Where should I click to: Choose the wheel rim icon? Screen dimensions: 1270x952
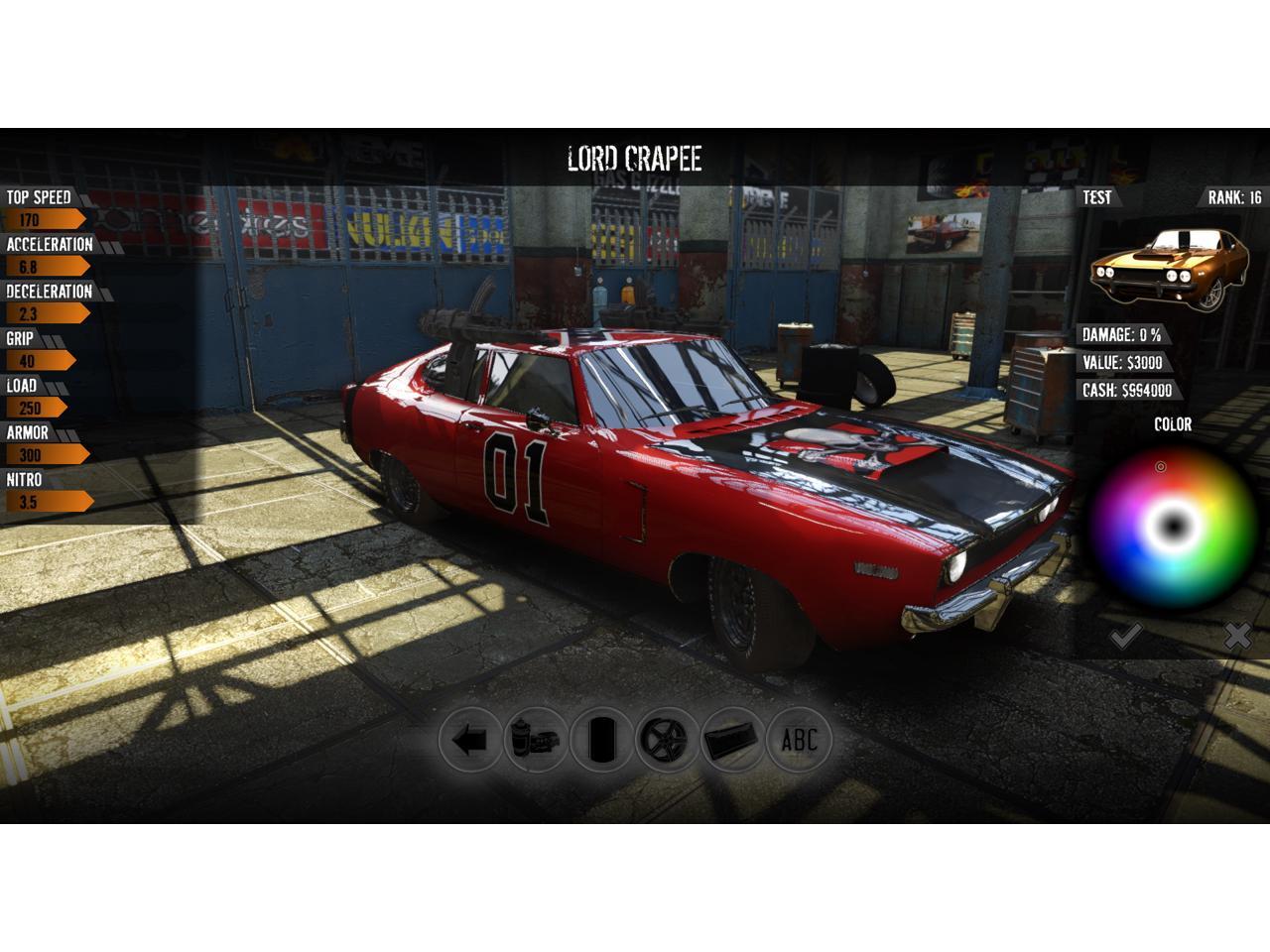pyautogui.click(x=668, y=740)
